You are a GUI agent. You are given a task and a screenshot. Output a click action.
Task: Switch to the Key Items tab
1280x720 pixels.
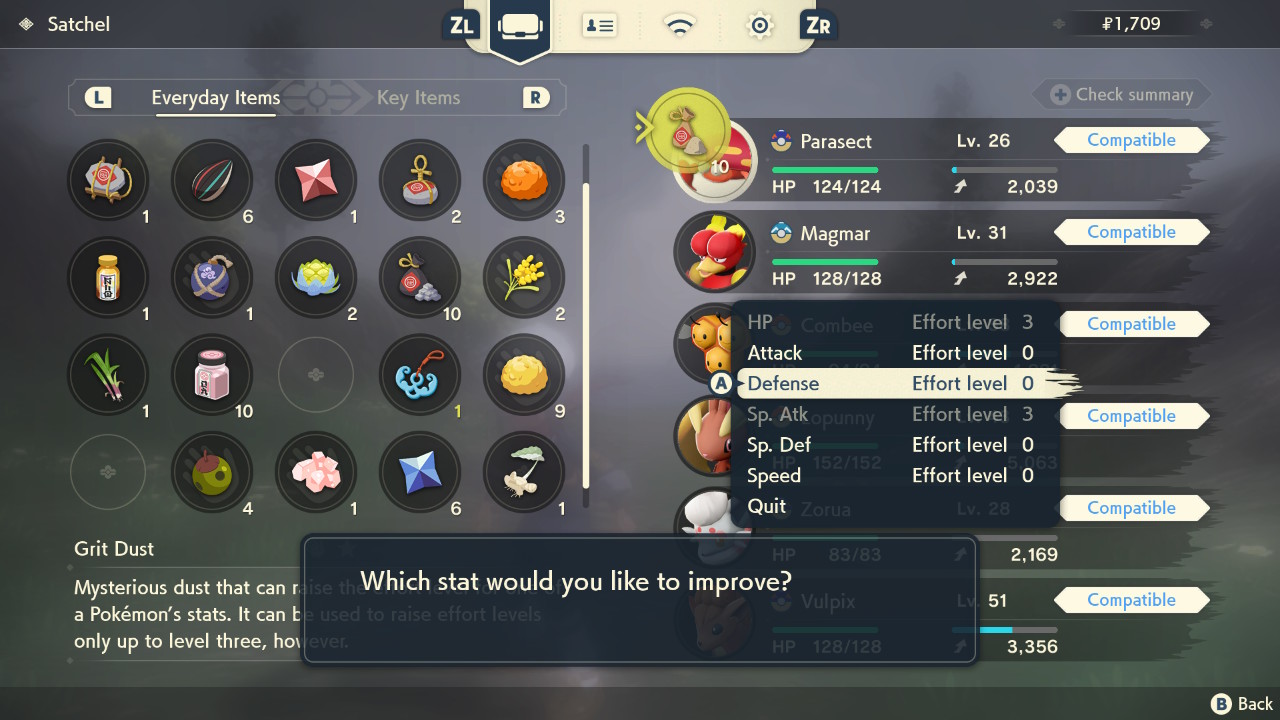coord(418,98)
